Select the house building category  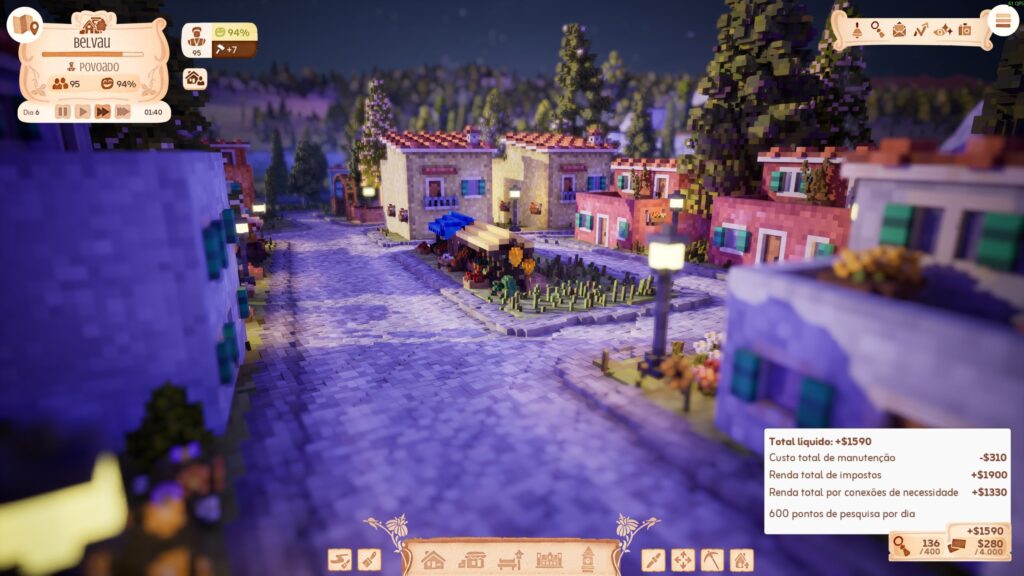[x=433, y=560]
